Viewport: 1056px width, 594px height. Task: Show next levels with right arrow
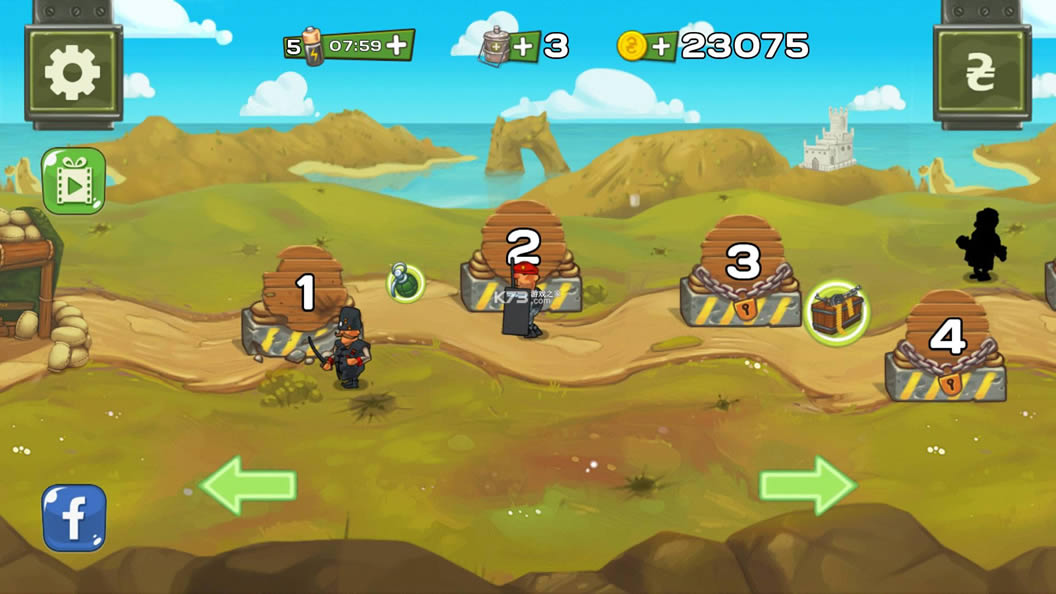point(808,485)
